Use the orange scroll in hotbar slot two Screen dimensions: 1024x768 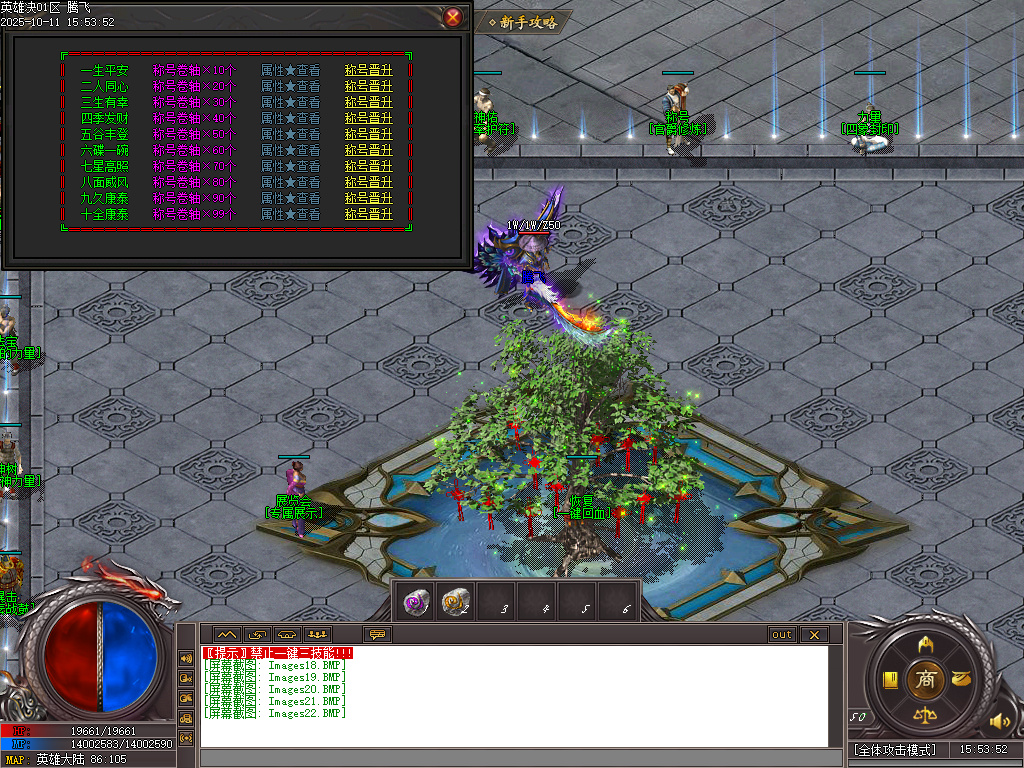457,602
